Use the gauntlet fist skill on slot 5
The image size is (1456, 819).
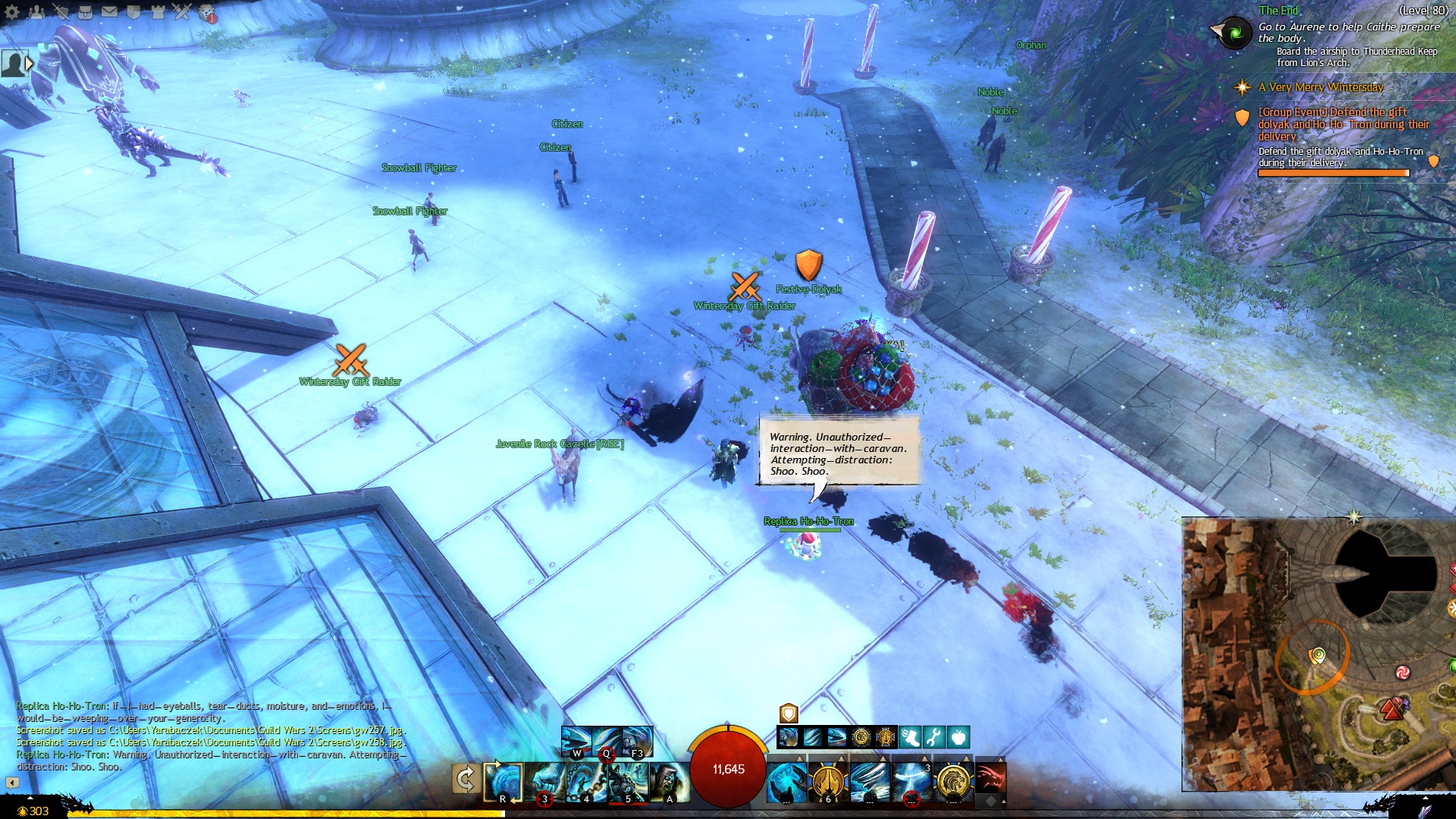[x=627, y=781]
